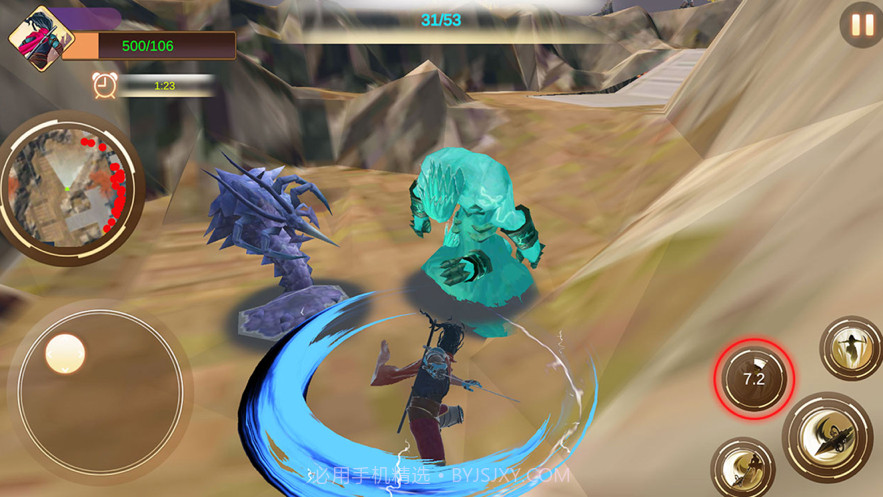
Task: Click the ninja character portrait
Action: tap(41, 39)
